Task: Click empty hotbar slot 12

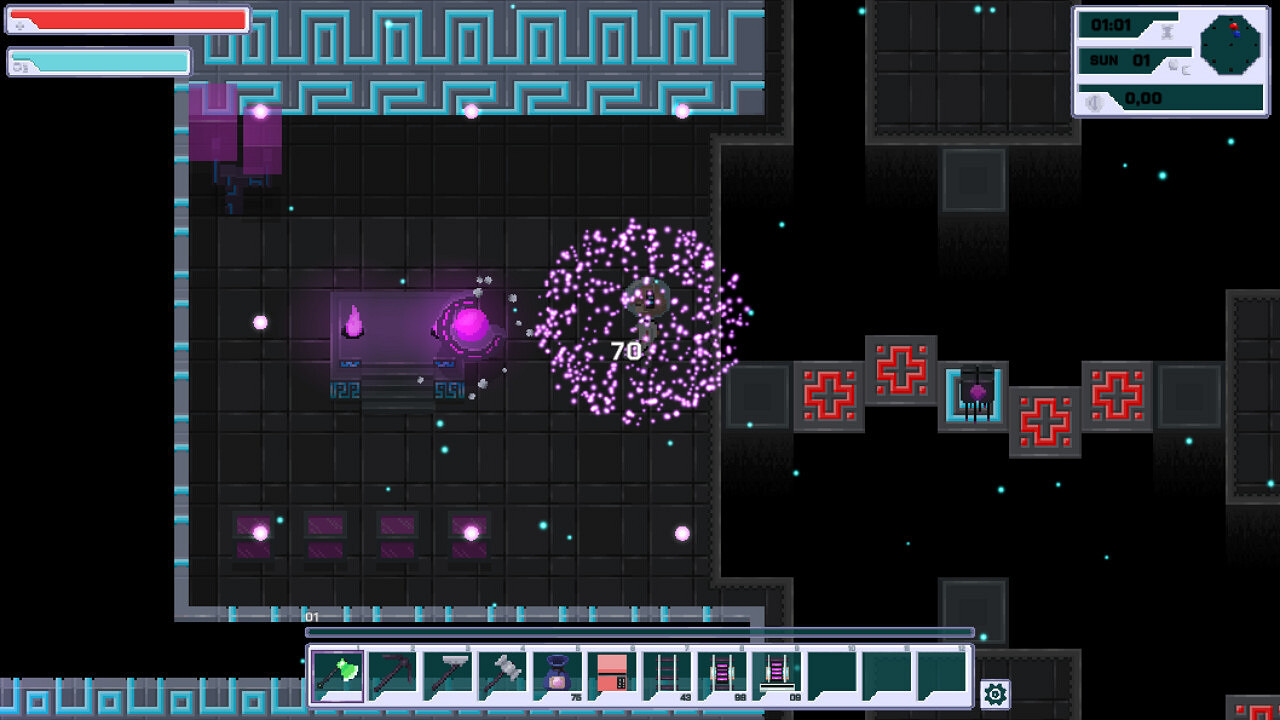Action: [x=943, y=671]
